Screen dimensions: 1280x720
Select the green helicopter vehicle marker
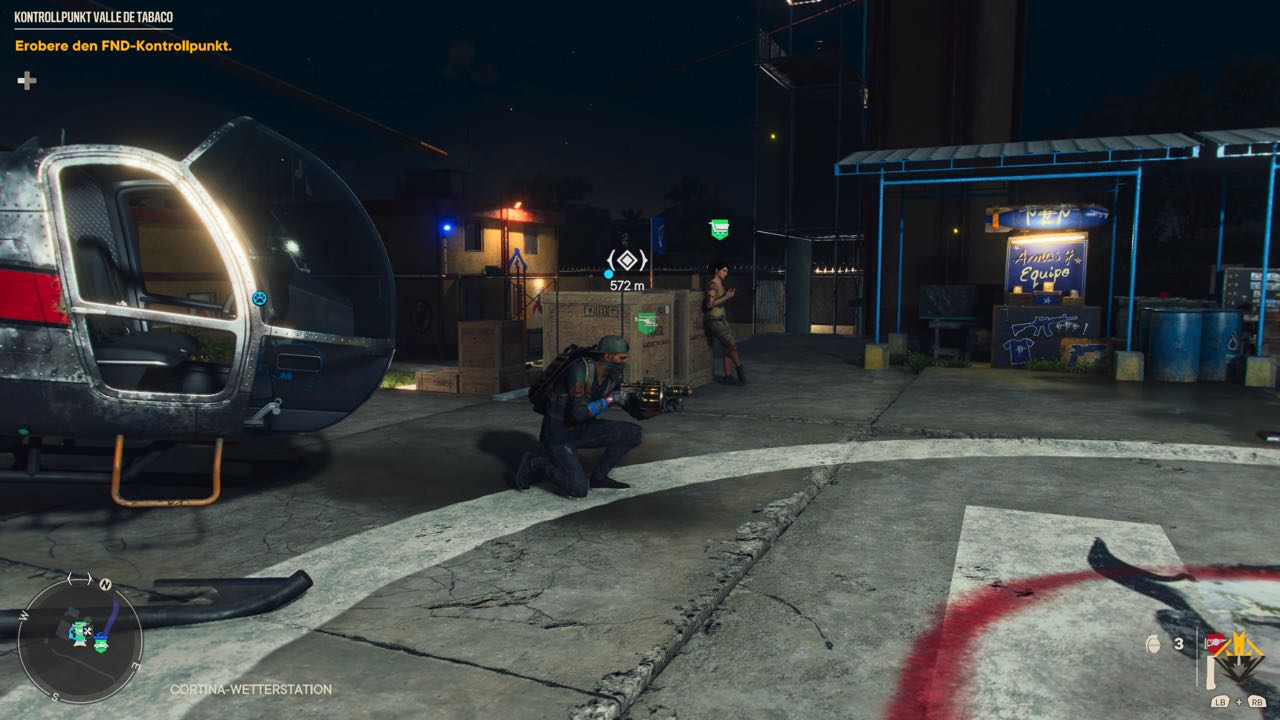pyautogui.click(x=647, y=322)
